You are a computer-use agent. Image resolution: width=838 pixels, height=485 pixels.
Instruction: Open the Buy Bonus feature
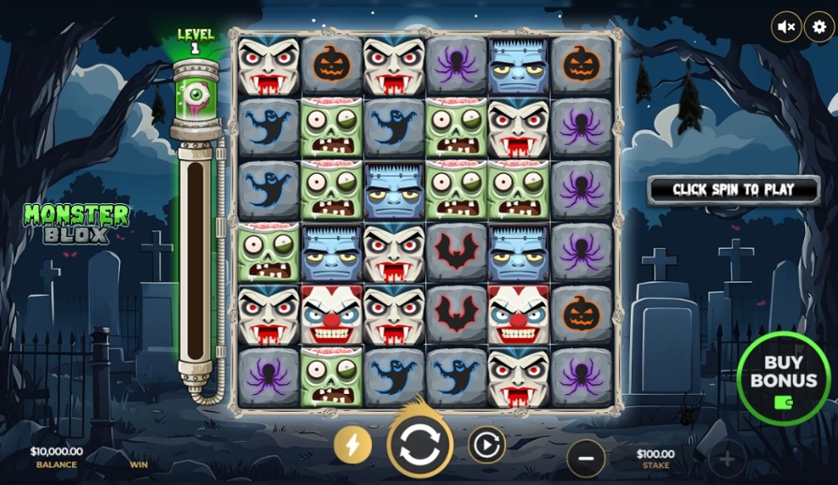tap(783, 380)
